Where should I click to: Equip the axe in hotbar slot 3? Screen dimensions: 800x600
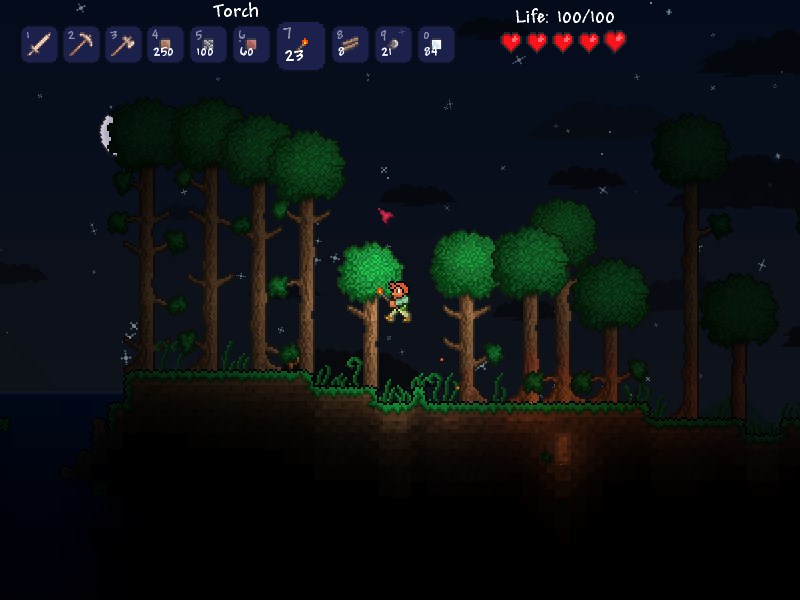[x=124, y=45]
